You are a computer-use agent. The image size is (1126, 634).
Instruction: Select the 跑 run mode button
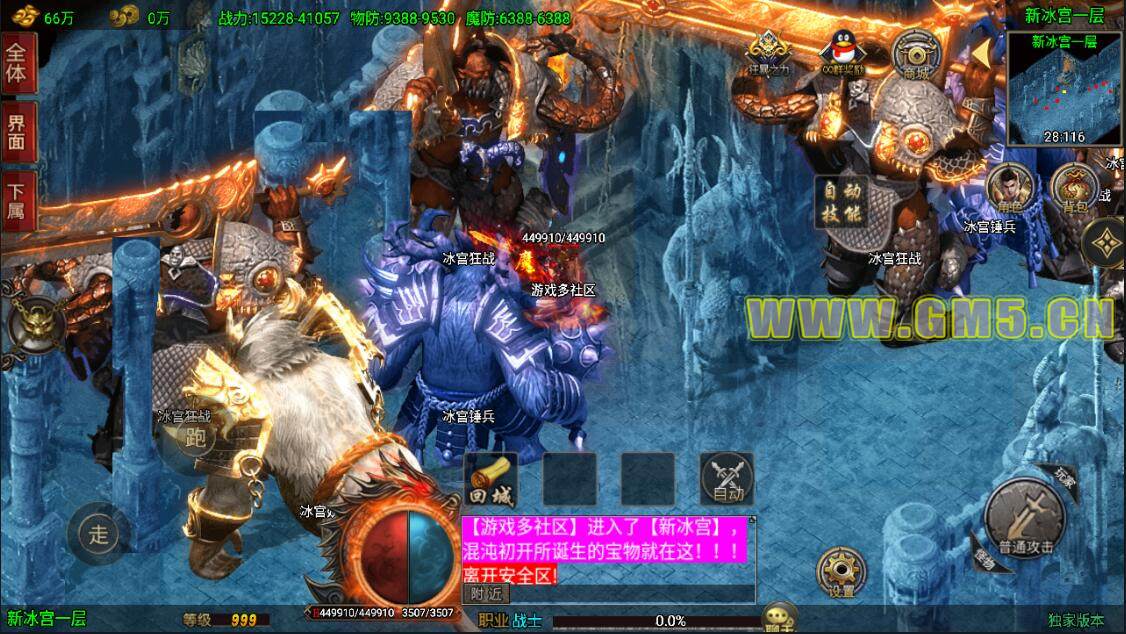coord(197,439)
